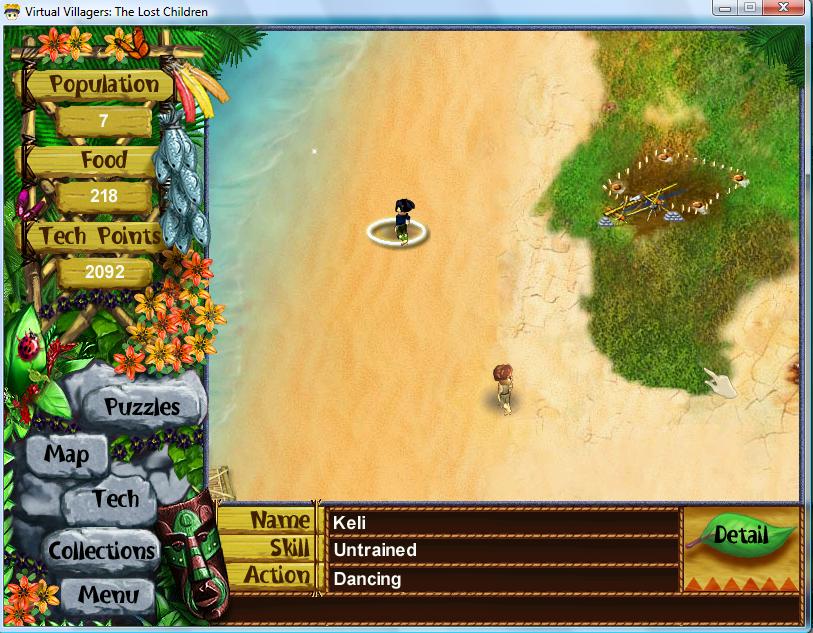Click the green Detail leaf button

741,535
